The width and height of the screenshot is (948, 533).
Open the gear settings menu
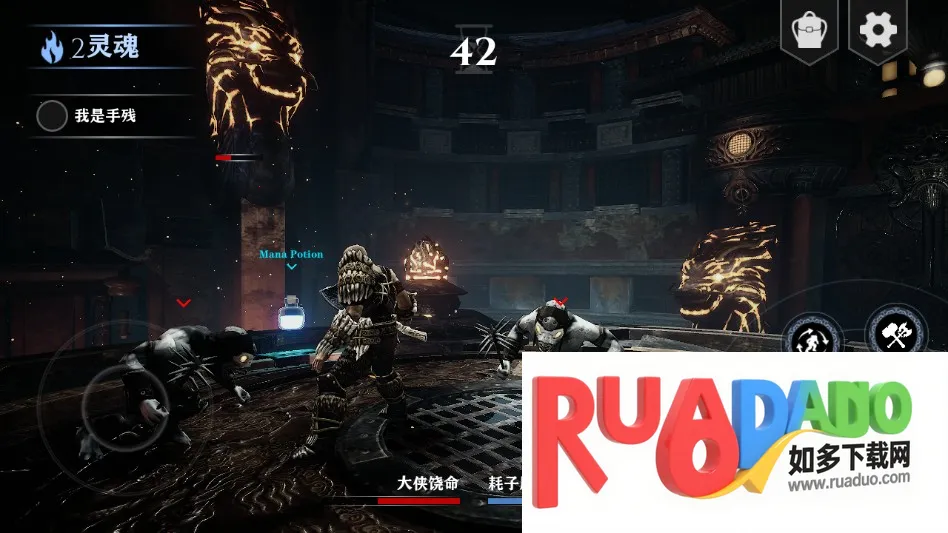878,31
